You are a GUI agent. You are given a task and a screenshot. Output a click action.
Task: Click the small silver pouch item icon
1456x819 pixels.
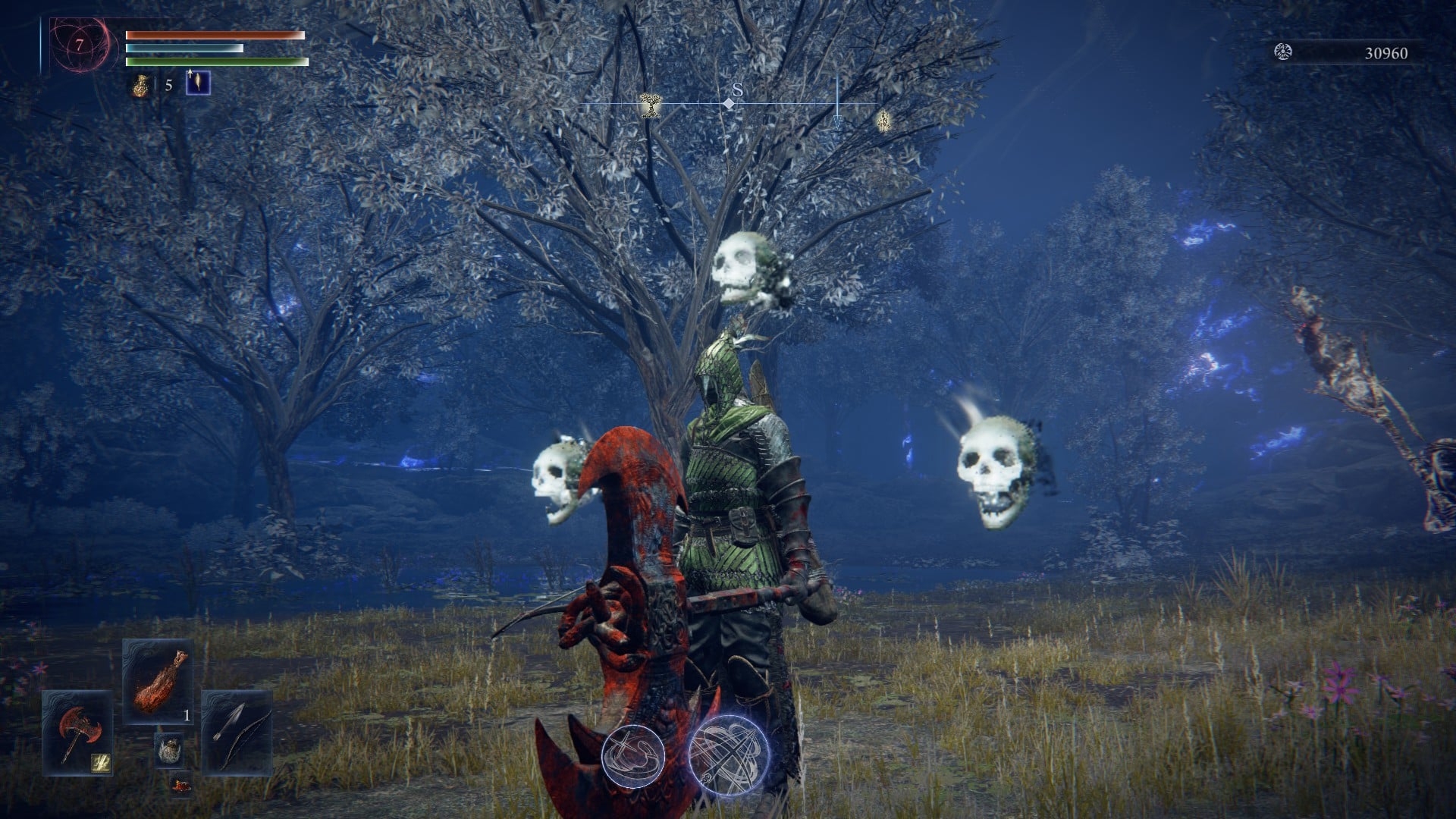168,750
